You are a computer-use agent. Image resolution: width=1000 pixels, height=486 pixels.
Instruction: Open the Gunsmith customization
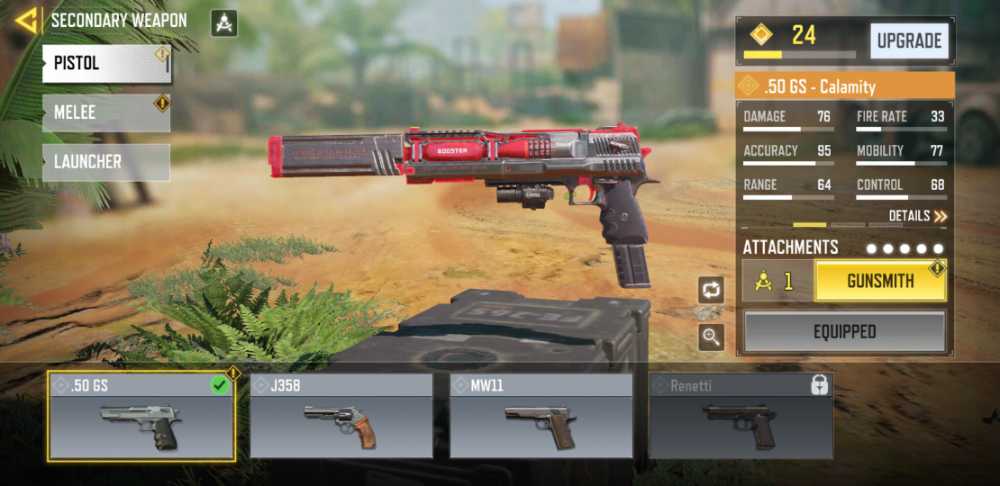point(880,282)
